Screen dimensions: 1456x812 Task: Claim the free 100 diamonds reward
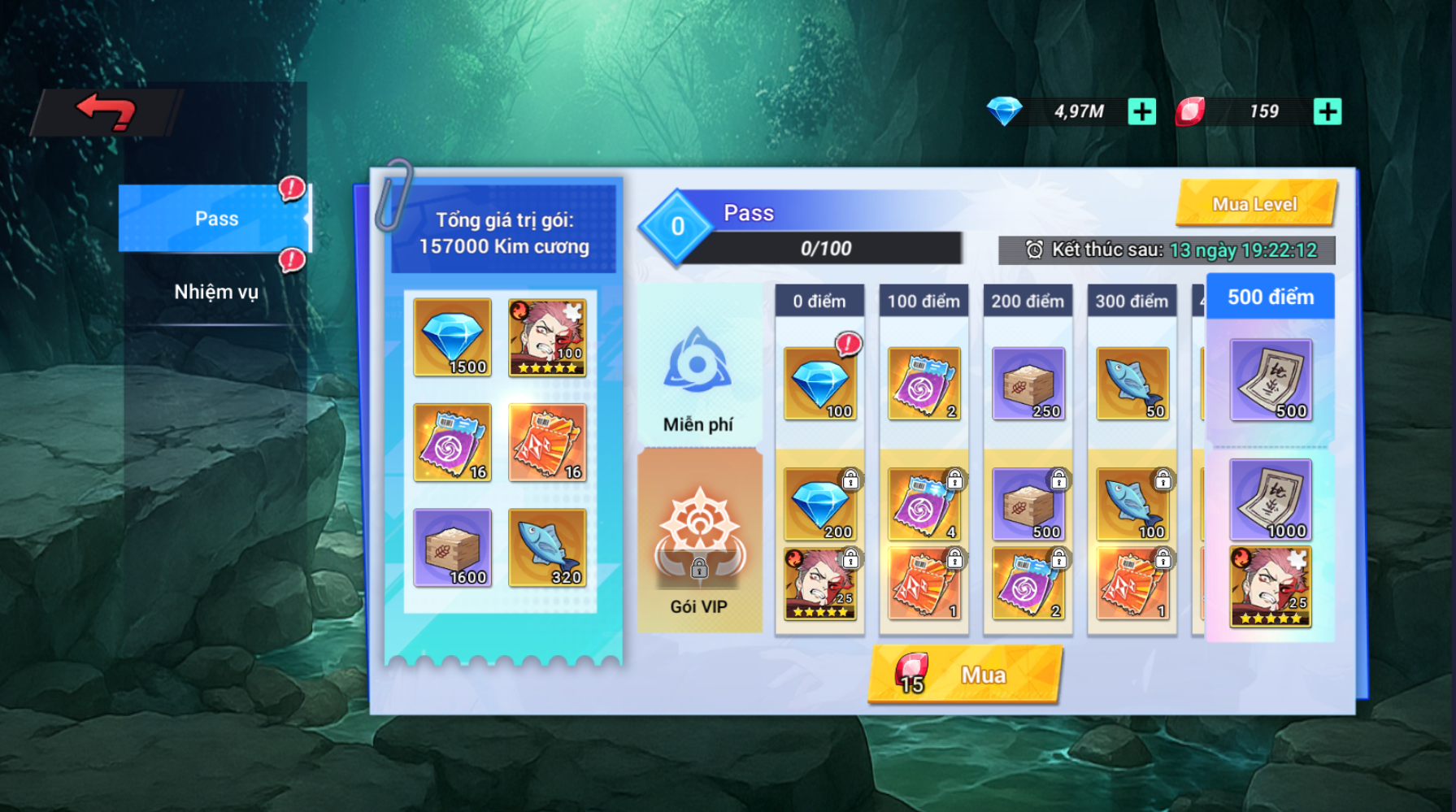click(819, 384)
